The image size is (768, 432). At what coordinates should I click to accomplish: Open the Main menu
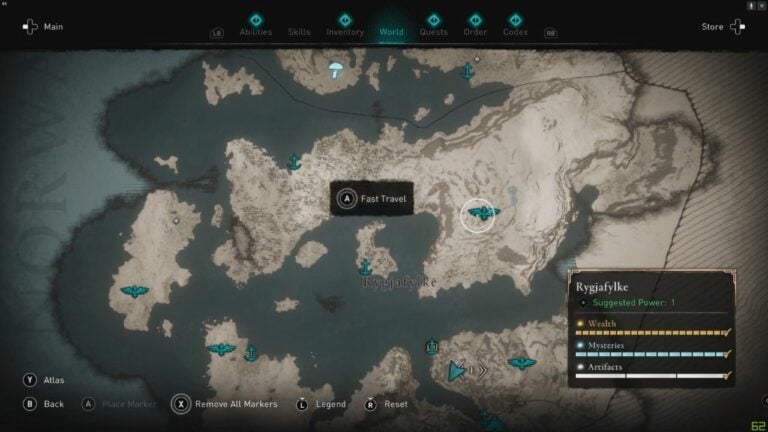42,27
